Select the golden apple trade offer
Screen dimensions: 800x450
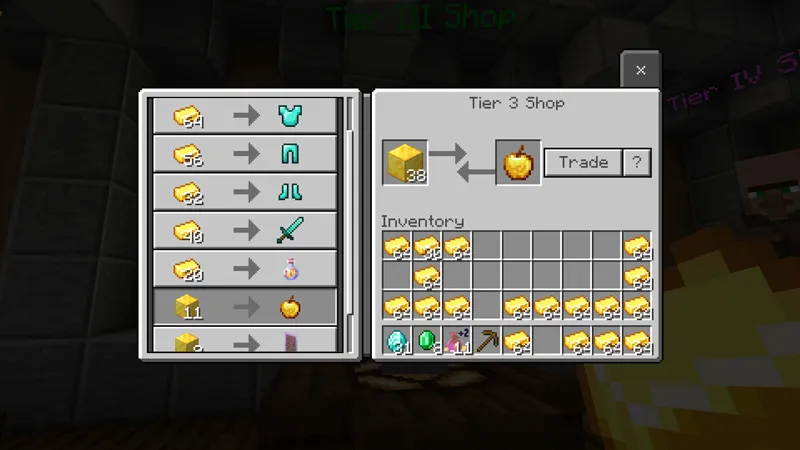(245, 307)
